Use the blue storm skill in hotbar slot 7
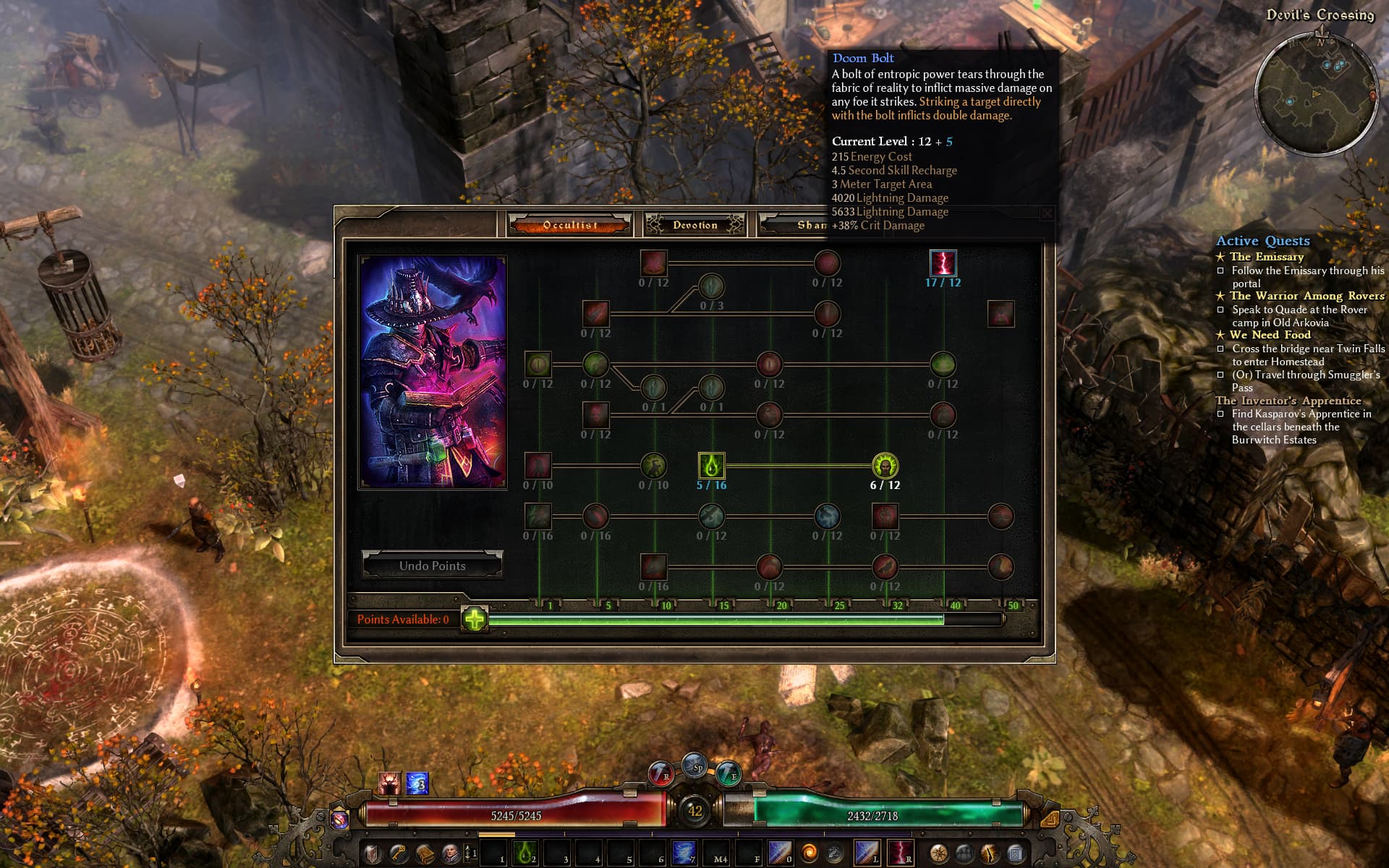This screenshot has height=868, width=1389. pos(684,854)
